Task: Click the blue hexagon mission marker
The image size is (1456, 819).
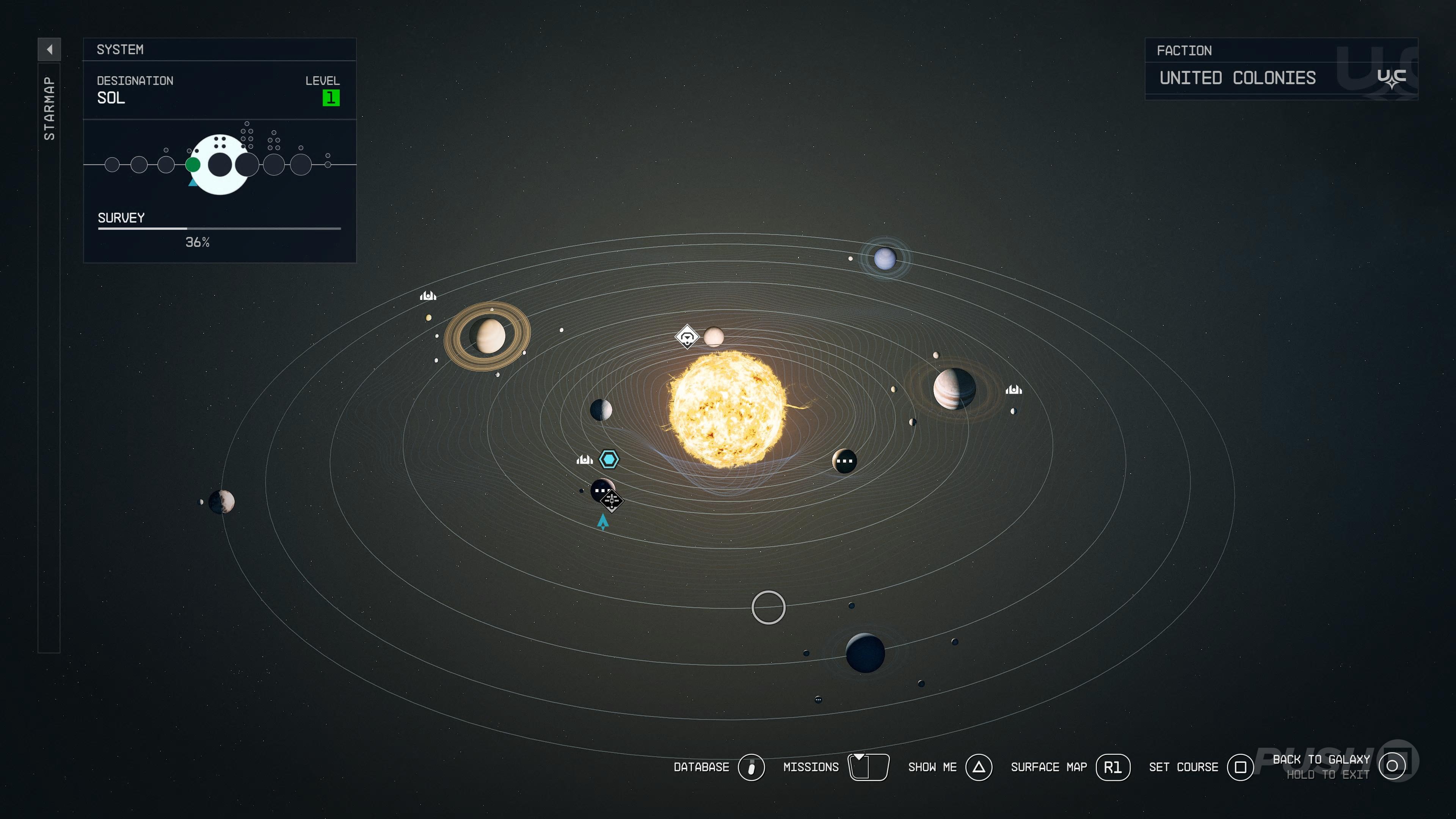Action: pos(609,459)
